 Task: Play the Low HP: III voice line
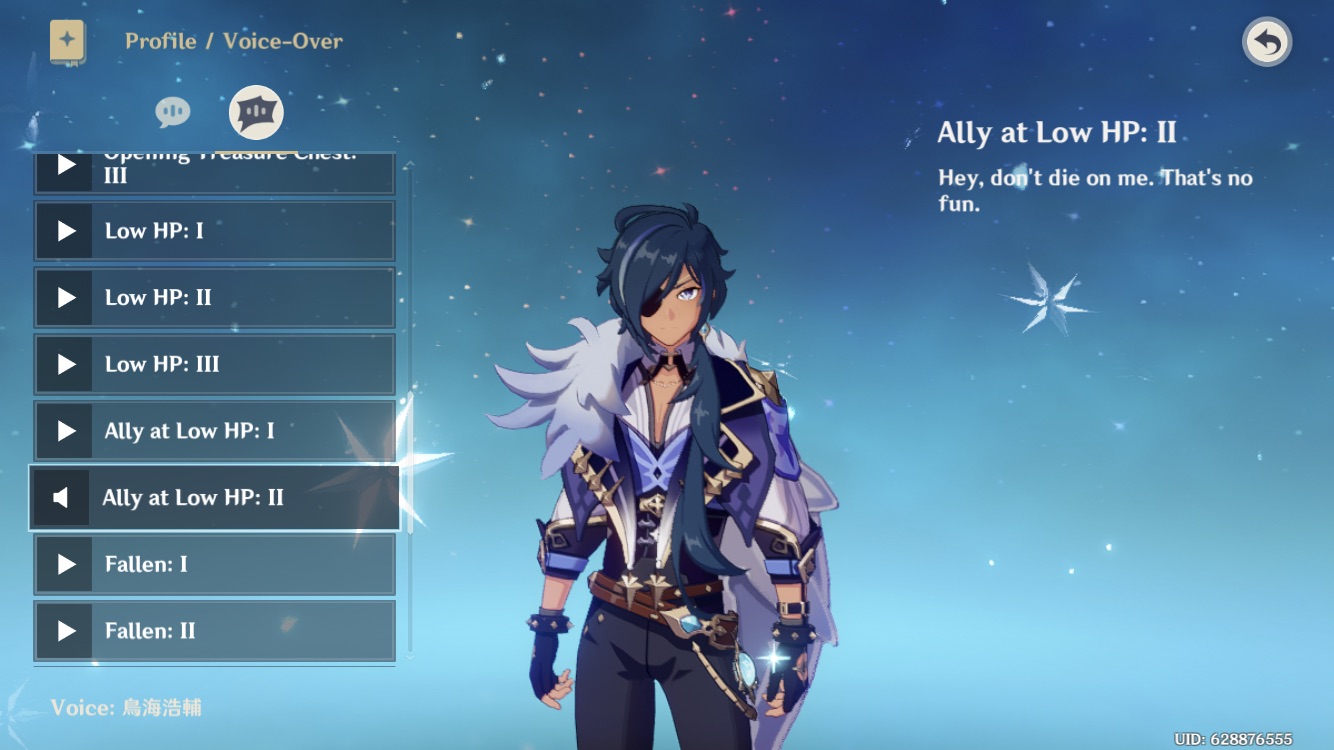[64, 364]
